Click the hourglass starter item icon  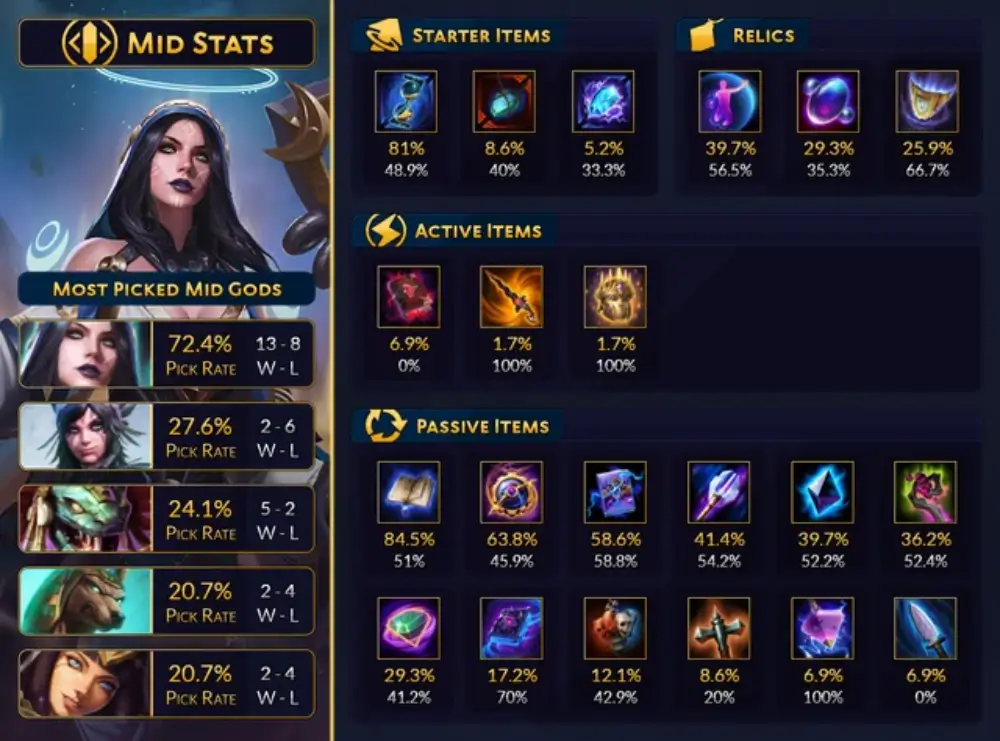pyautogui.click(x=406, y=101)
